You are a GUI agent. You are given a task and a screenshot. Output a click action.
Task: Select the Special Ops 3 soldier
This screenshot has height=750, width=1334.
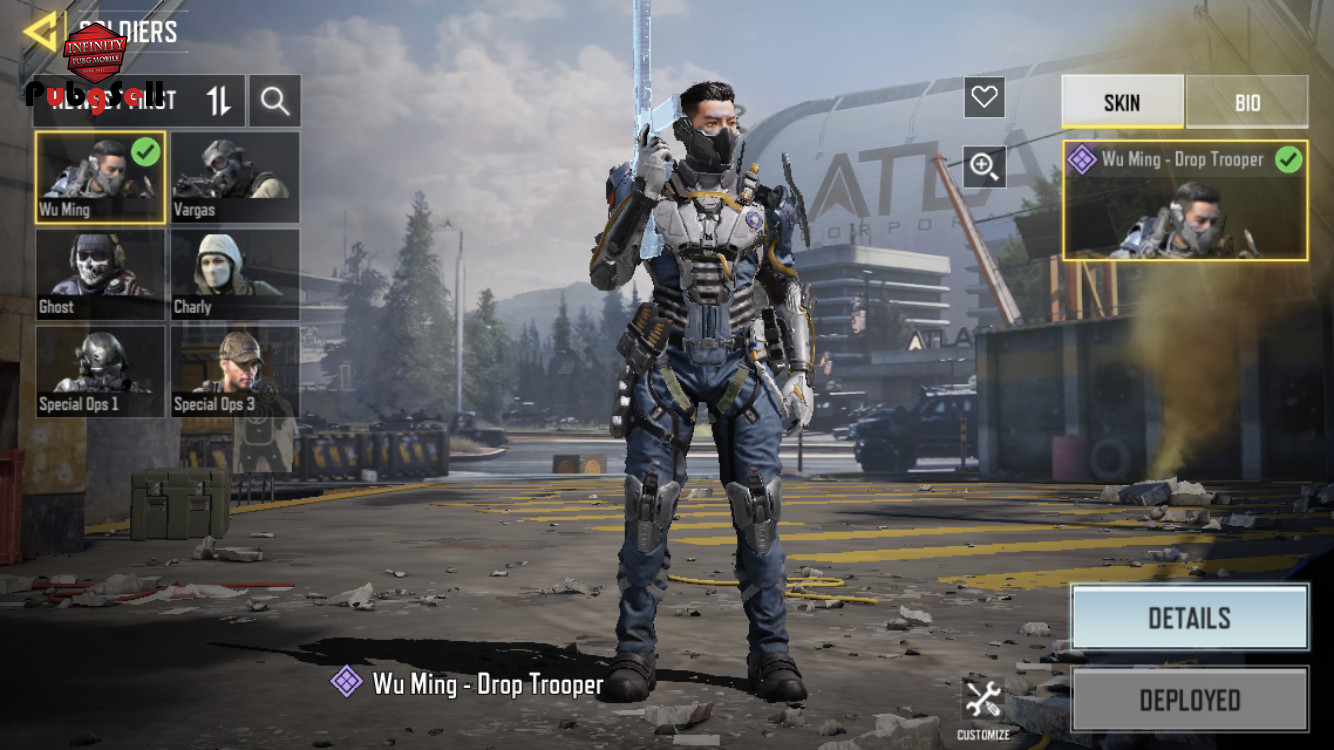(235, 371)
